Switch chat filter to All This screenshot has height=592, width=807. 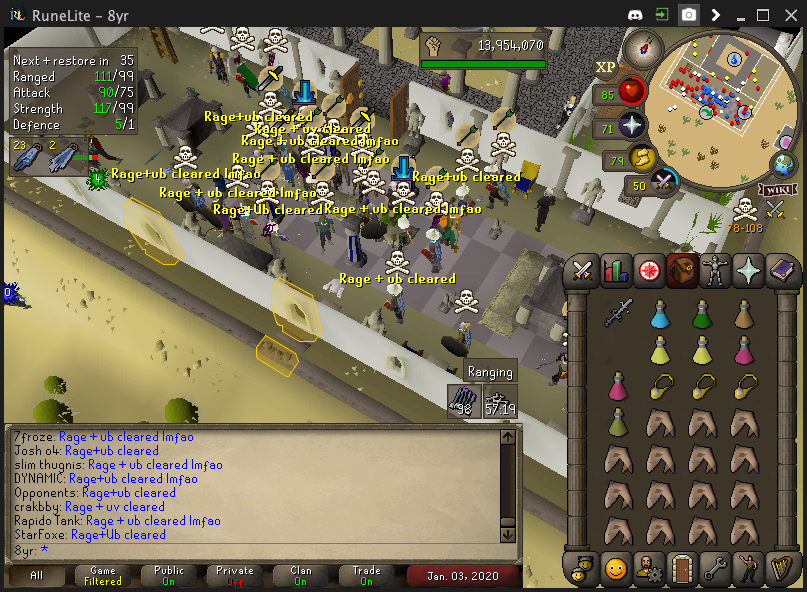[37, 576]
